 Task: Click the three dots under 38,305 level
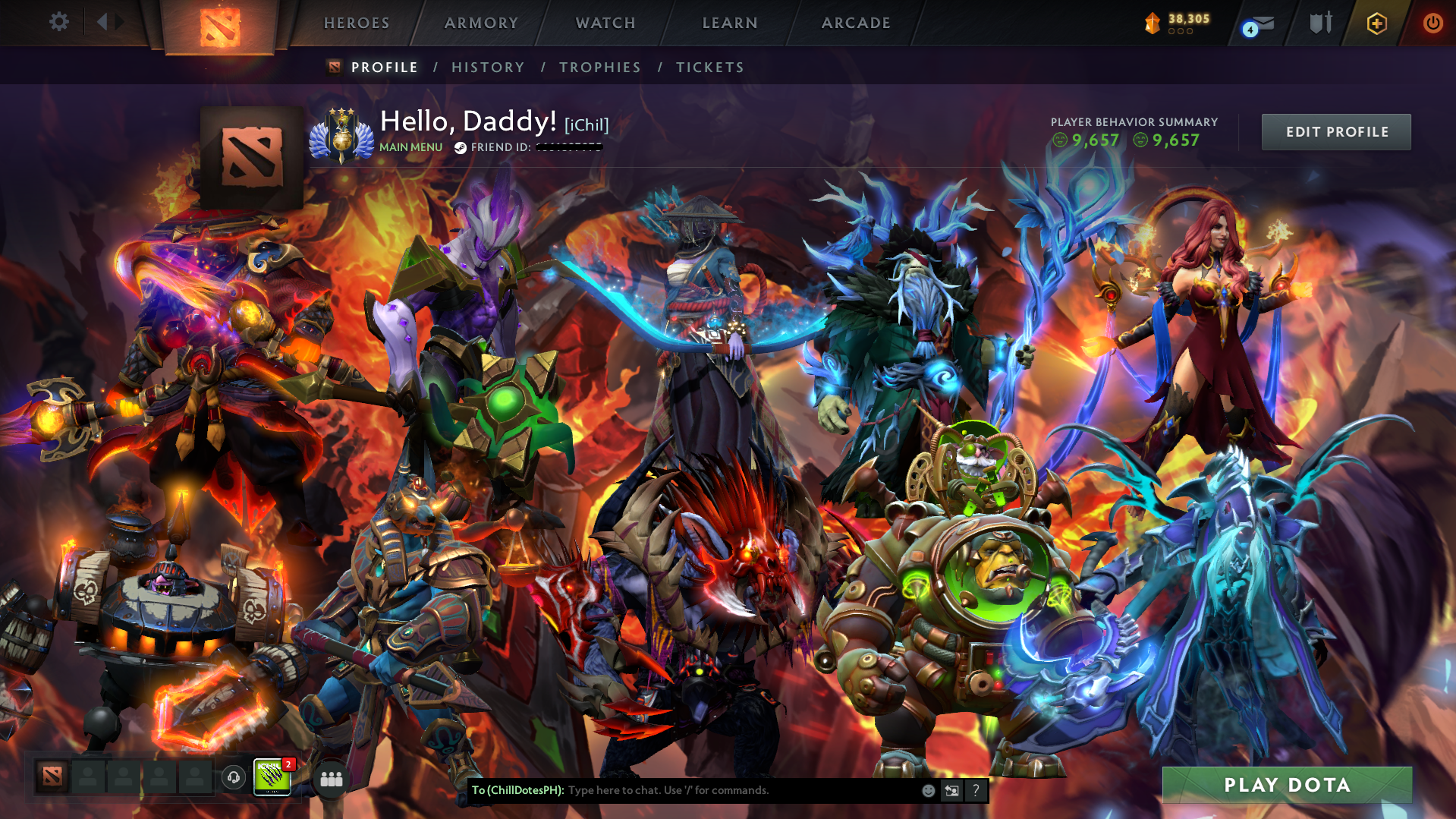[x=1181, y=32]
